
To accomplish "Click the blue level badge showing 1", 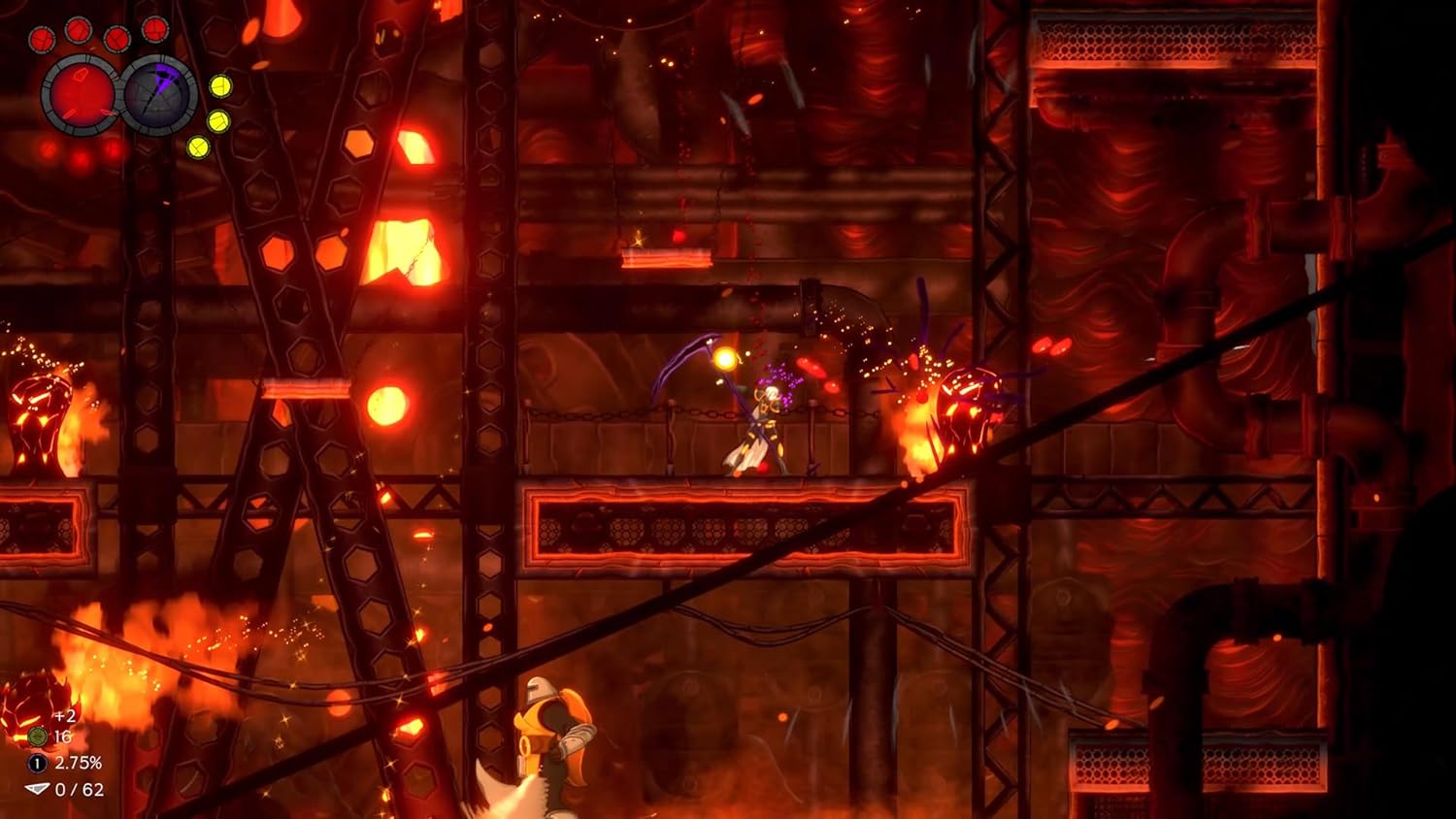I will [36, 764].
